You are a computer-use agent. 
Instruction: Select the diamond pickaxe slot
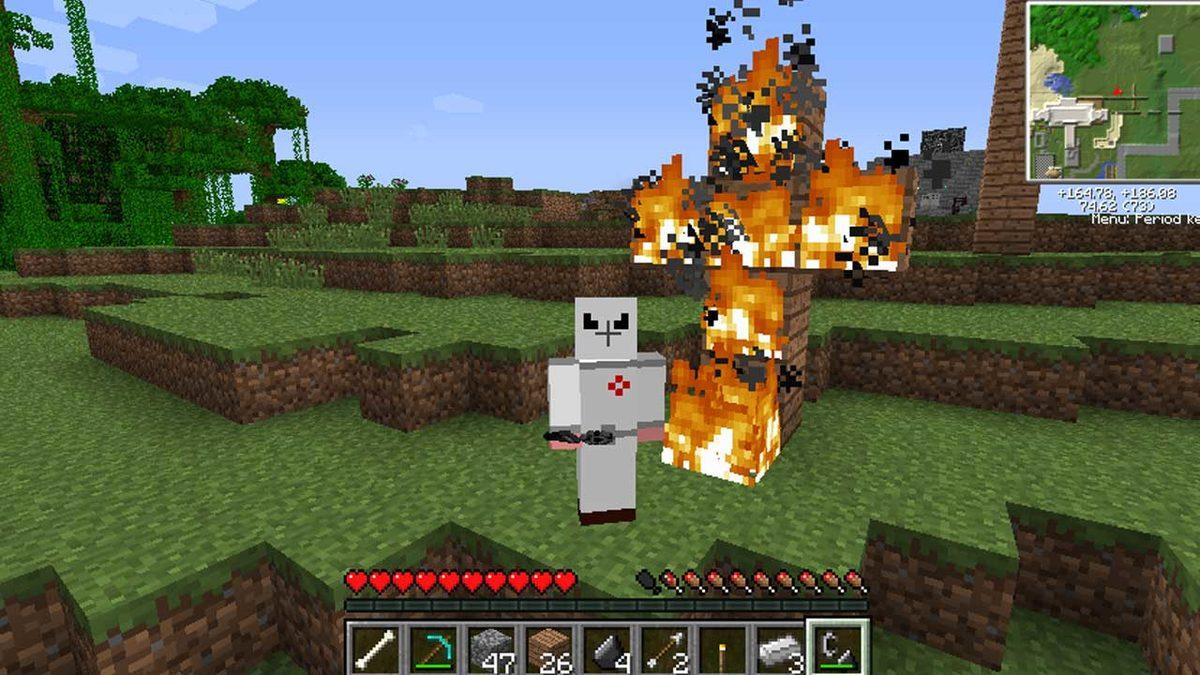pos(432,648)
